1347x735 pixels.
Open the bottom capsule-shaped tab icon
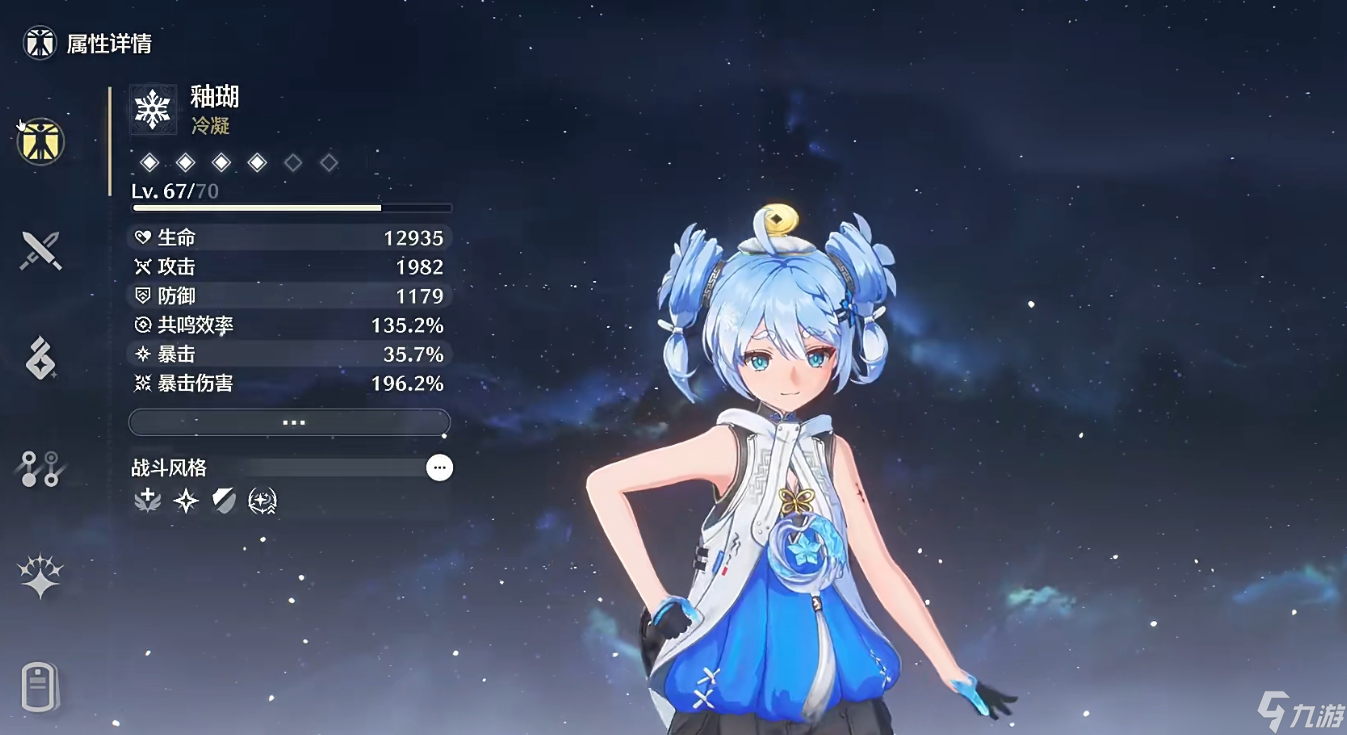(41, 687)
